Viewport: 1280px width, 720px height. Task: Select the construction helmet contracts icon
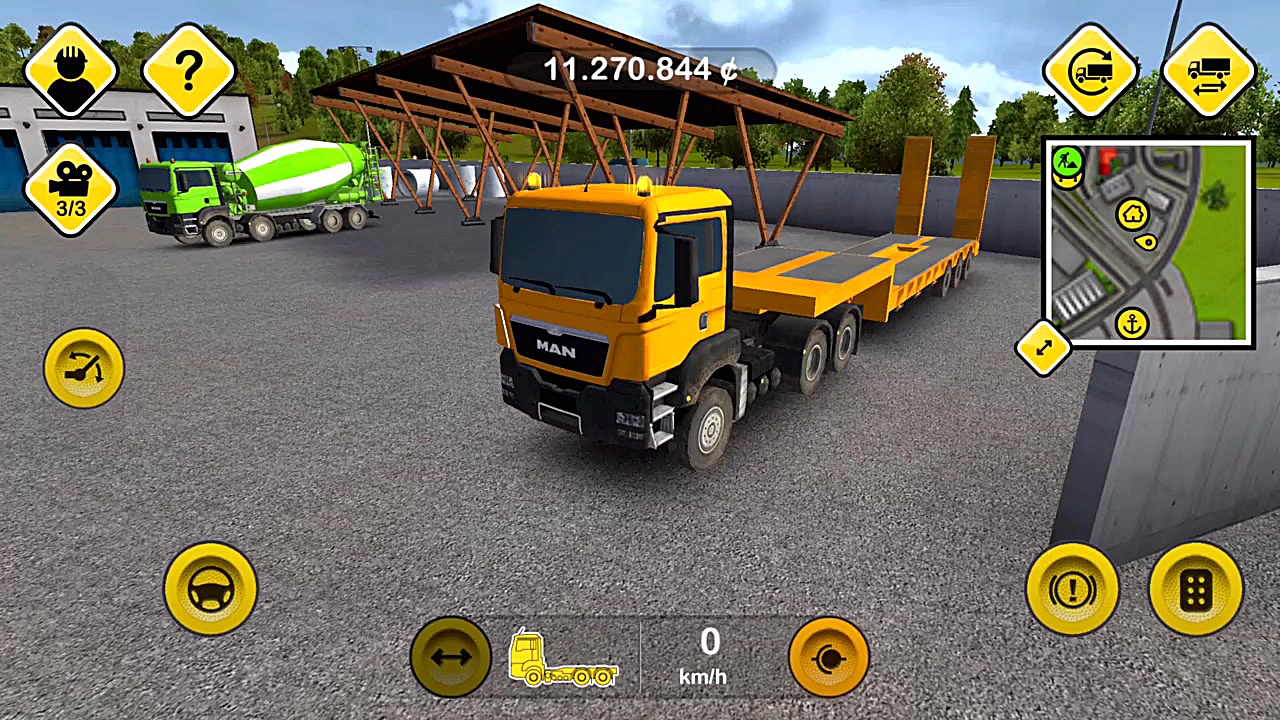point(70,70)
